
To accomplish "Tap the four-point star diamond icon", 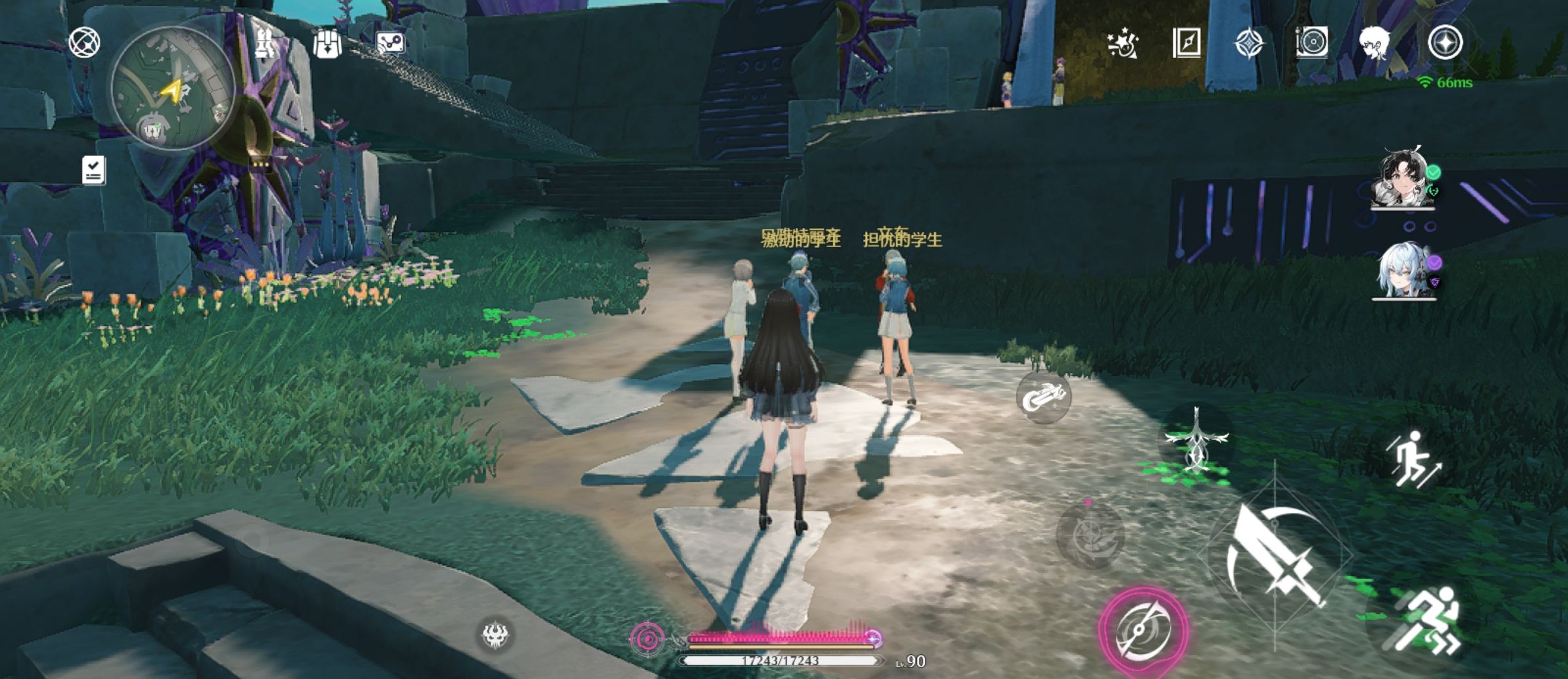I will point(1249,44).
